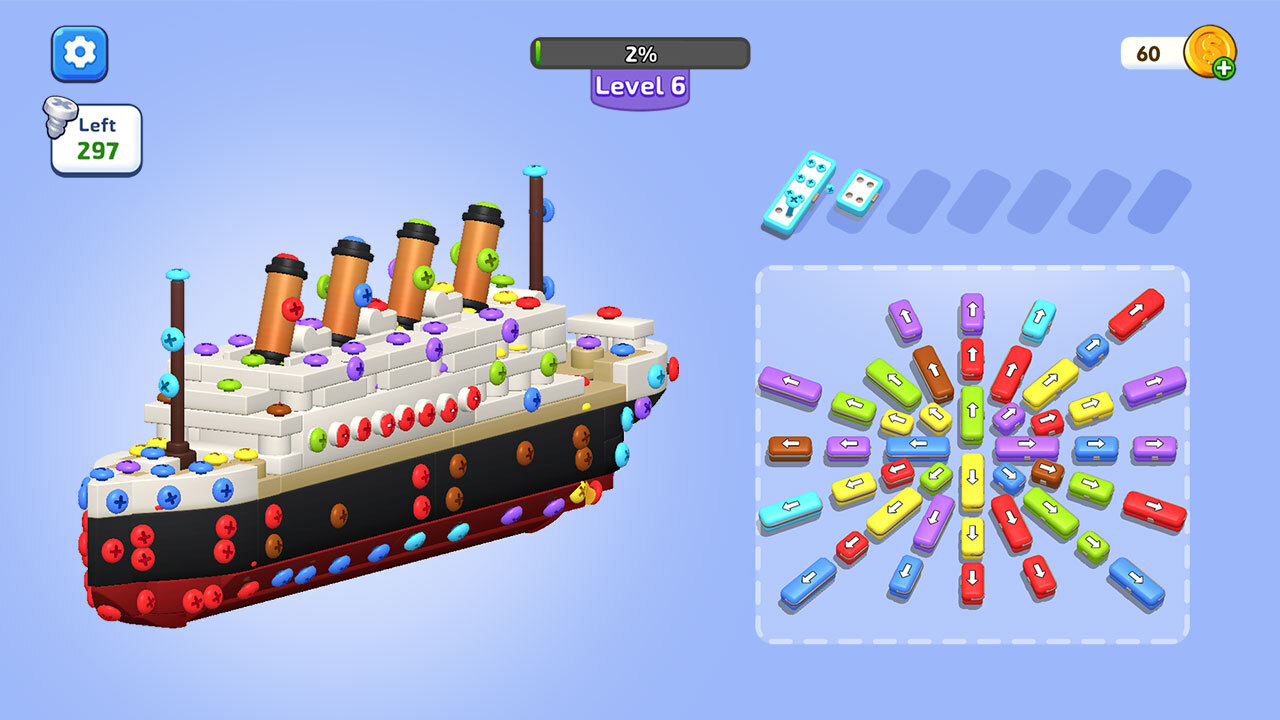Screen dimensions: 1280x720
Task: Select the brown box with left arrow
Action: coord(790,448)
